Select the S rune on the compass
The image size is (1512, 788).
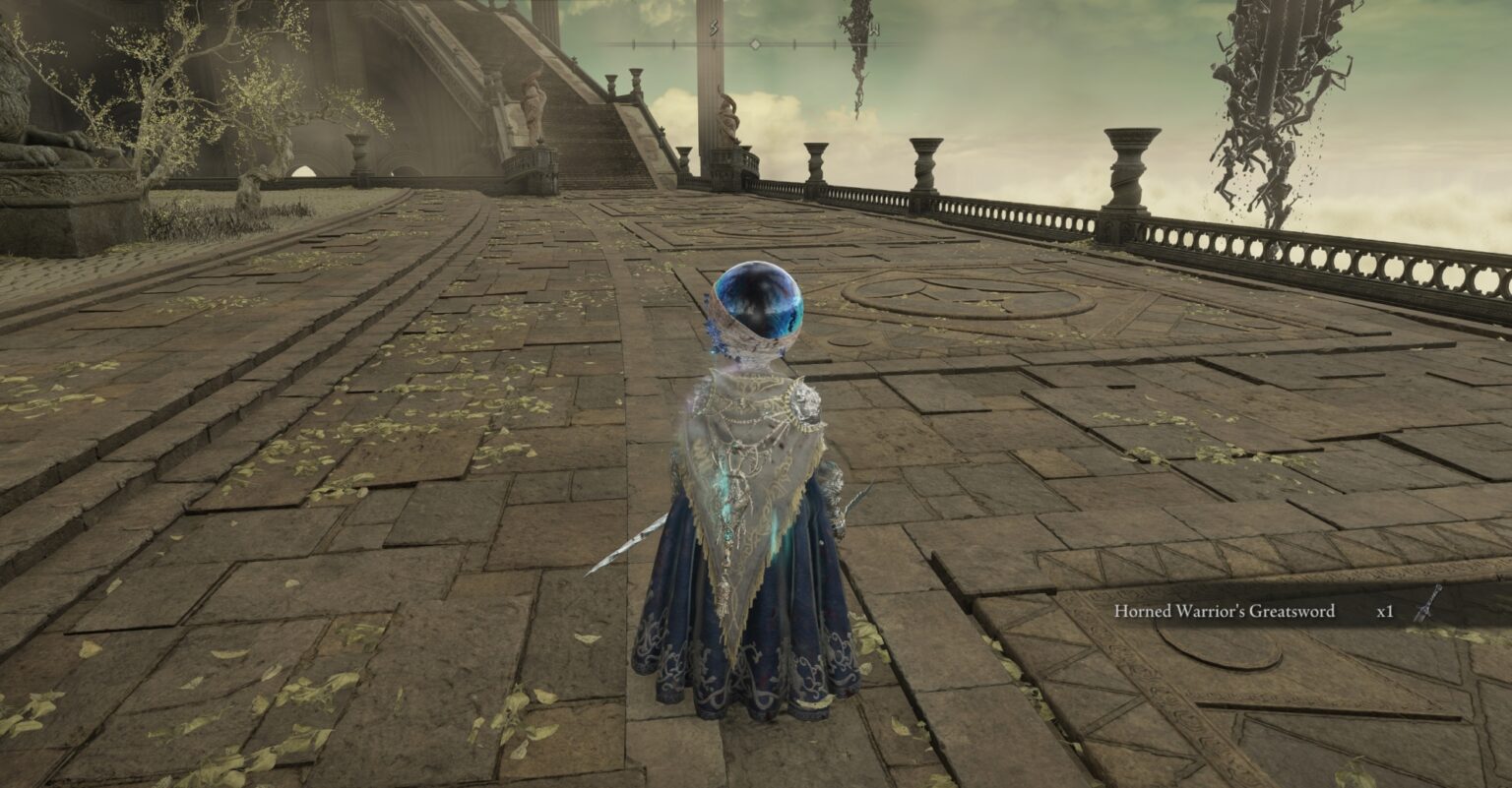coord(714,27)
